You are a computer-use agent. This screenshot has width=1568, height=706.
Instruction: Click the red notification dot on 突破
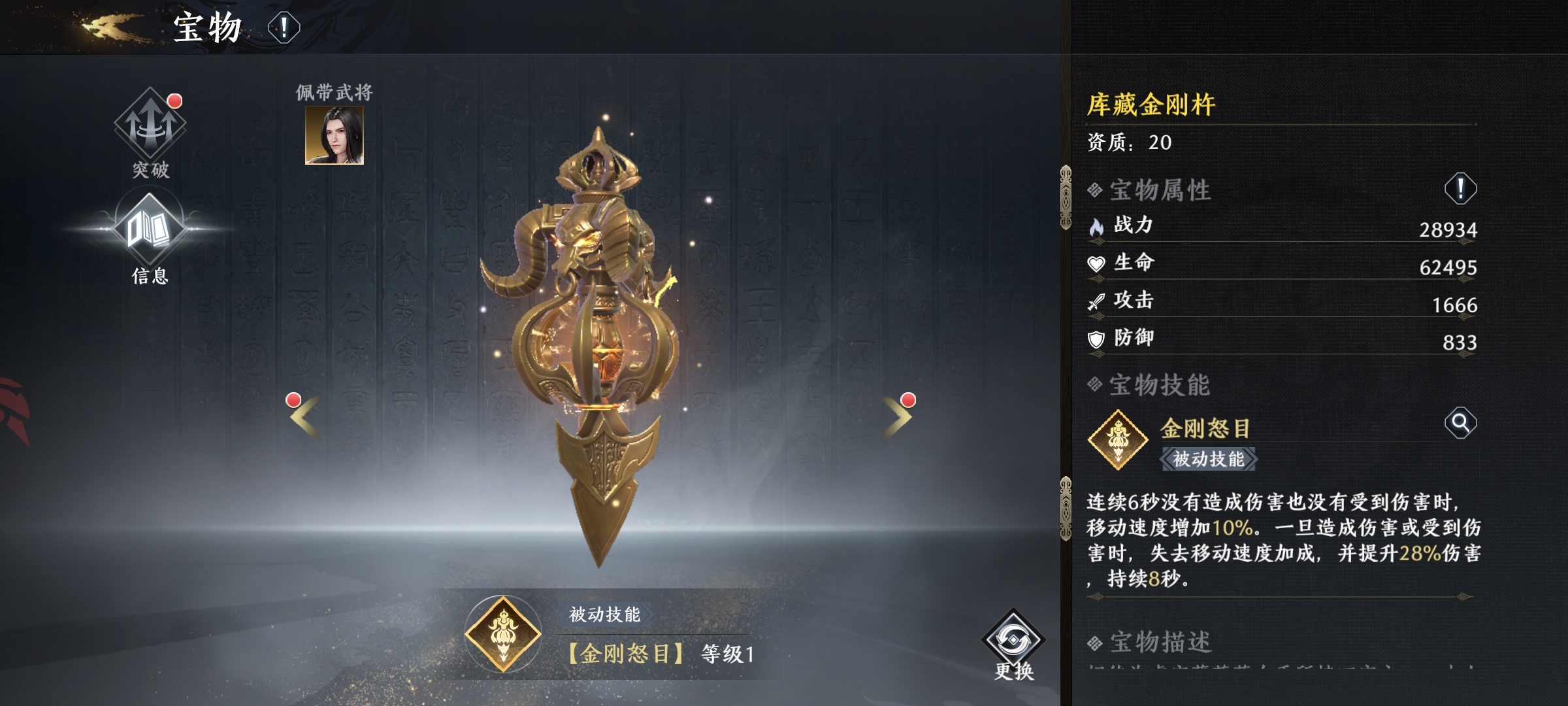[x=173, y=100]
